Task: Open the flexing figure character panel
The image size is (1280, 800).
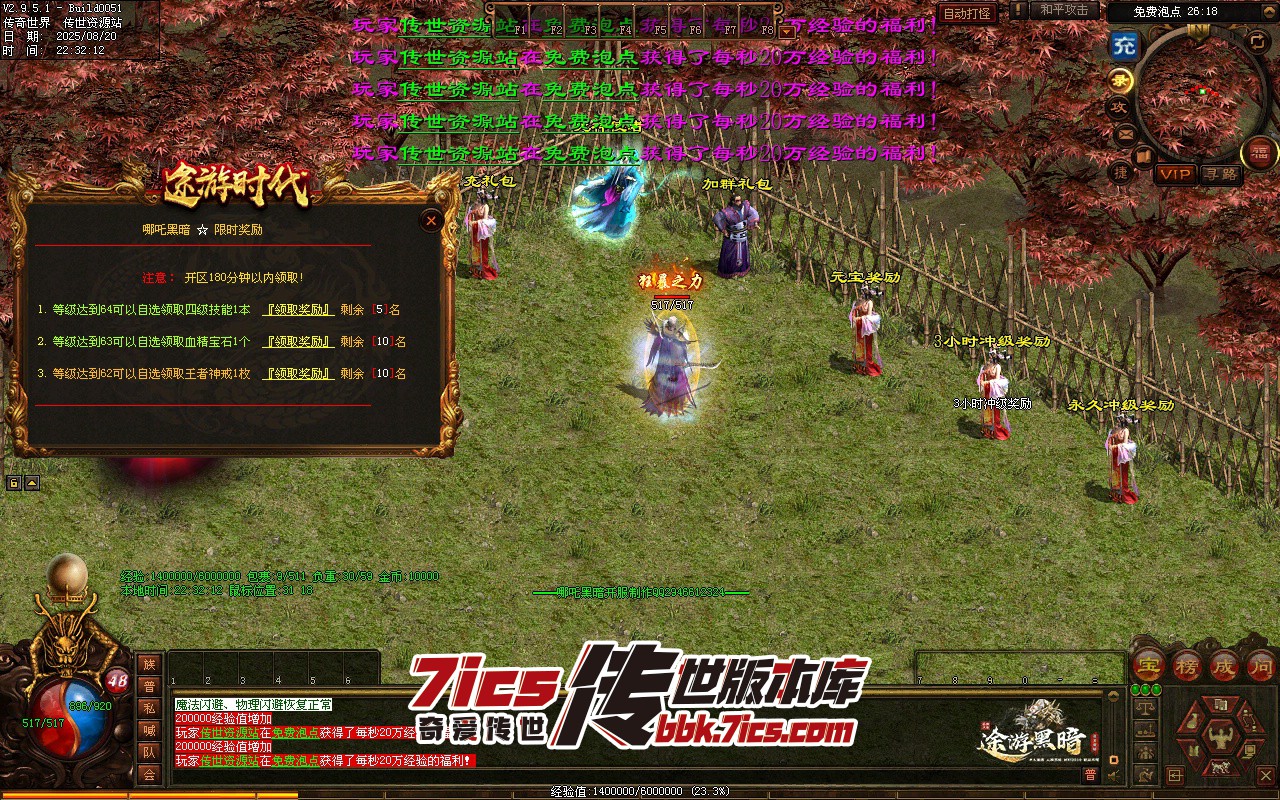Action: click(x=1221, y=739)
